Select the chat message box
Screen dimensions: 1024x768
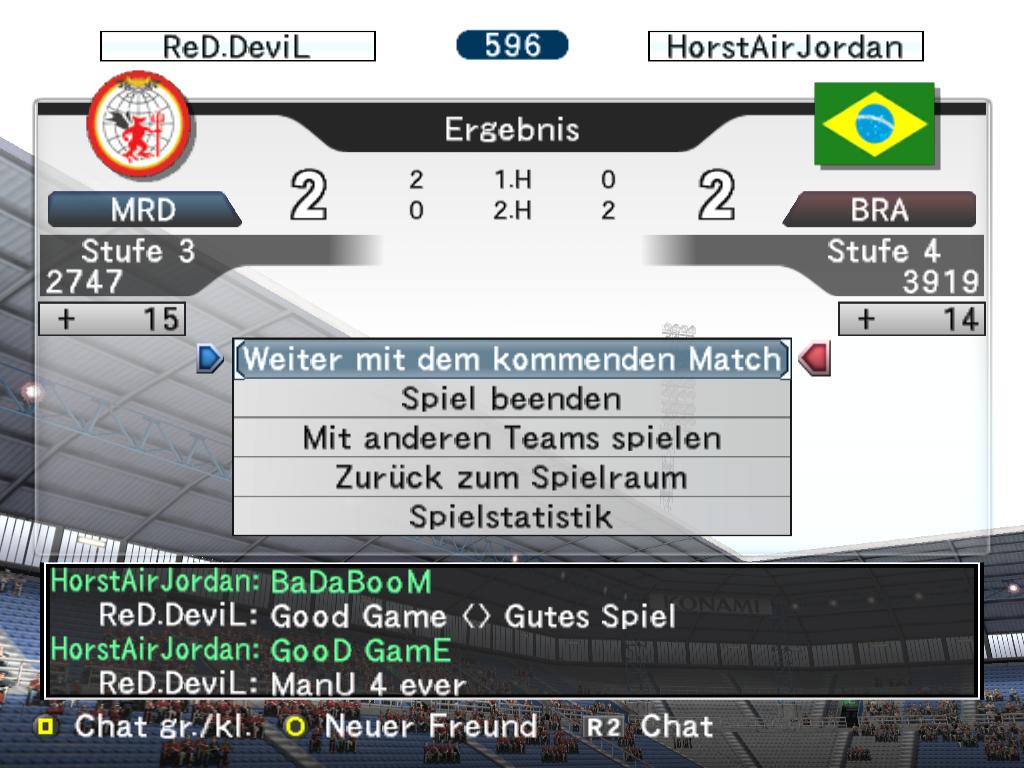511,631
